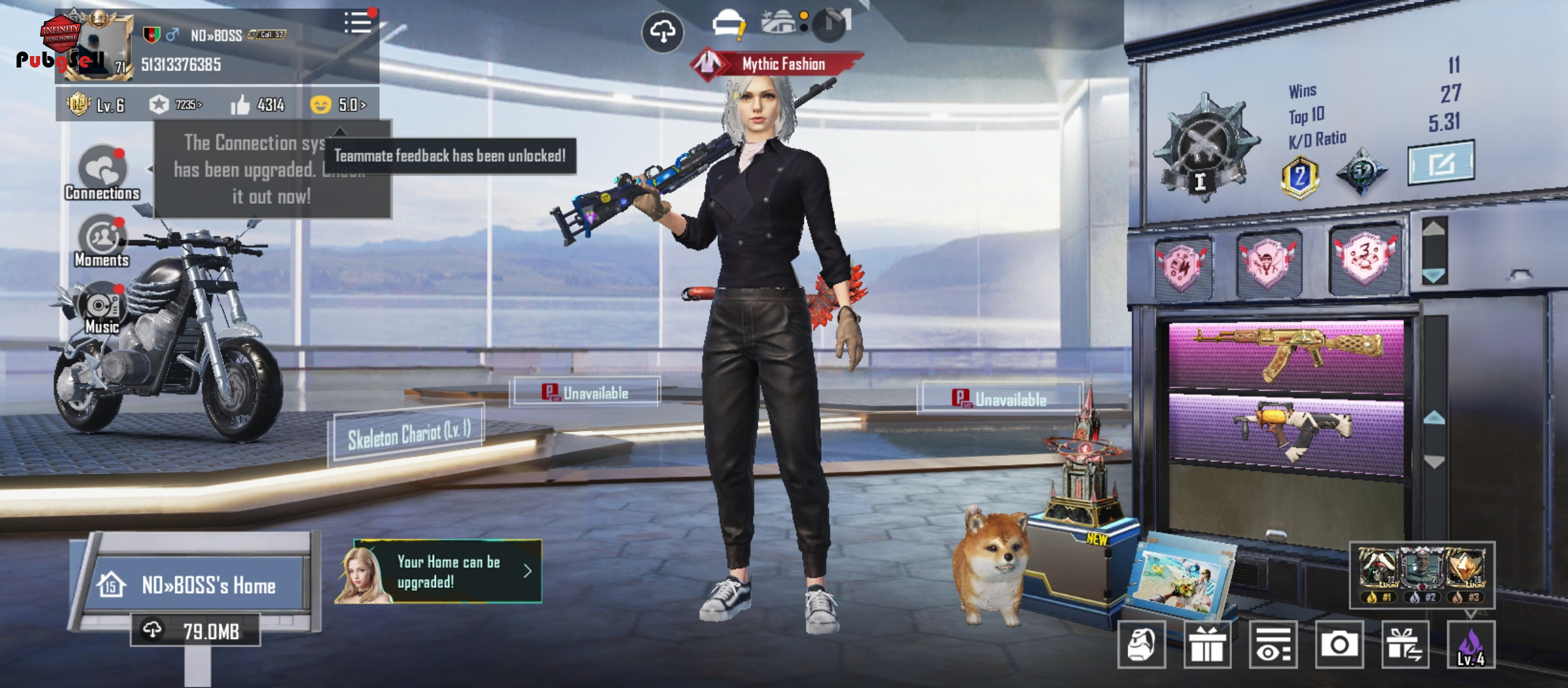
Task: Open the purple flame Lv. 4 popularity icon
Action: [x=1470, y=645]
